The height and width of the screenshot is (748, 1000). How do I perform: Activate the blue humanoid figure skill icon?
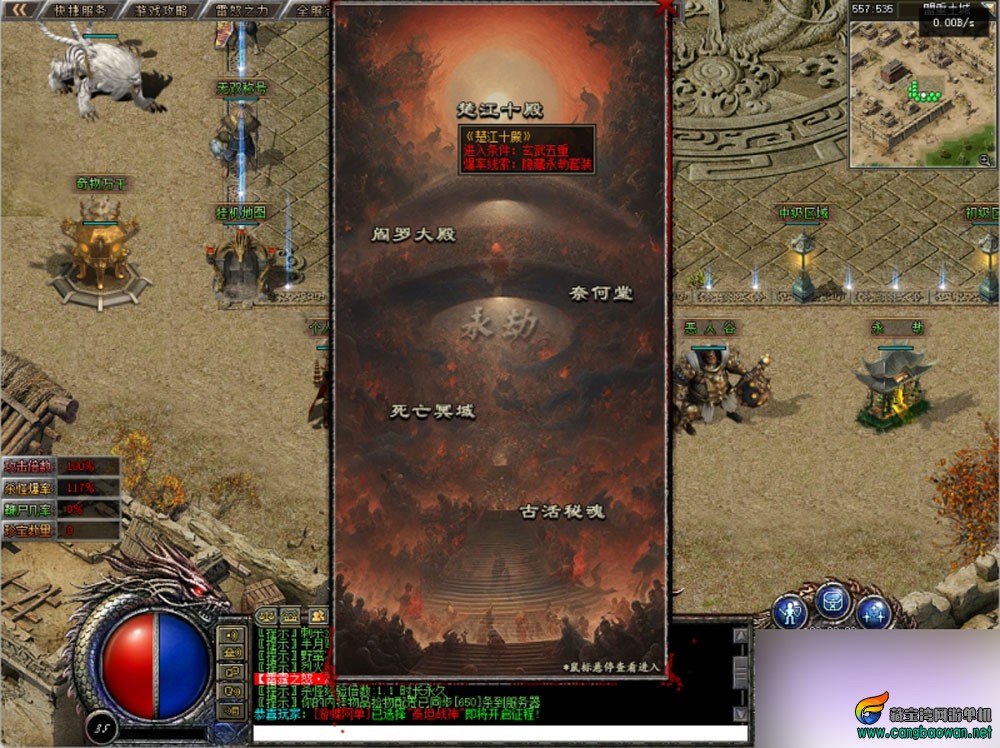tap(790, 612)
